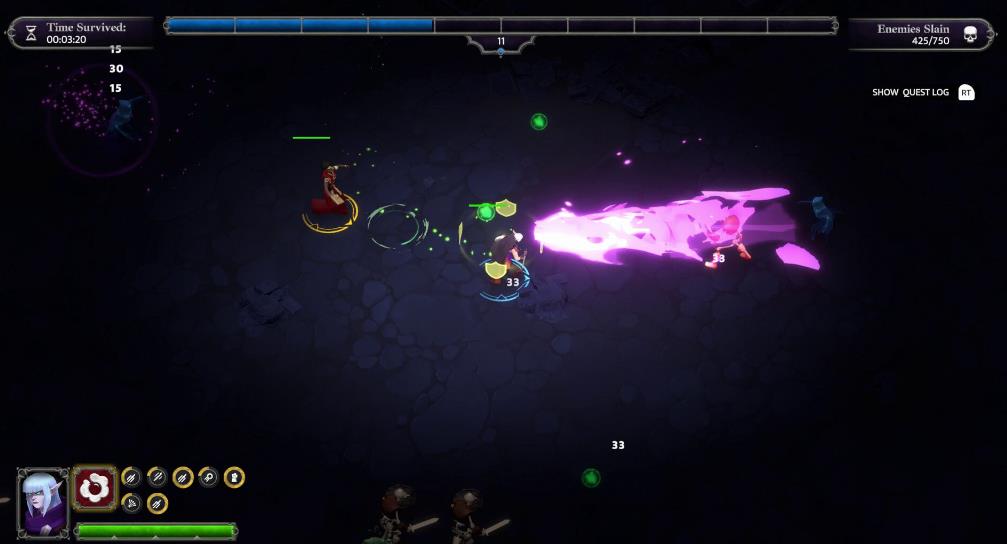Select the white-haired elf character portrait

coord(43,502)
